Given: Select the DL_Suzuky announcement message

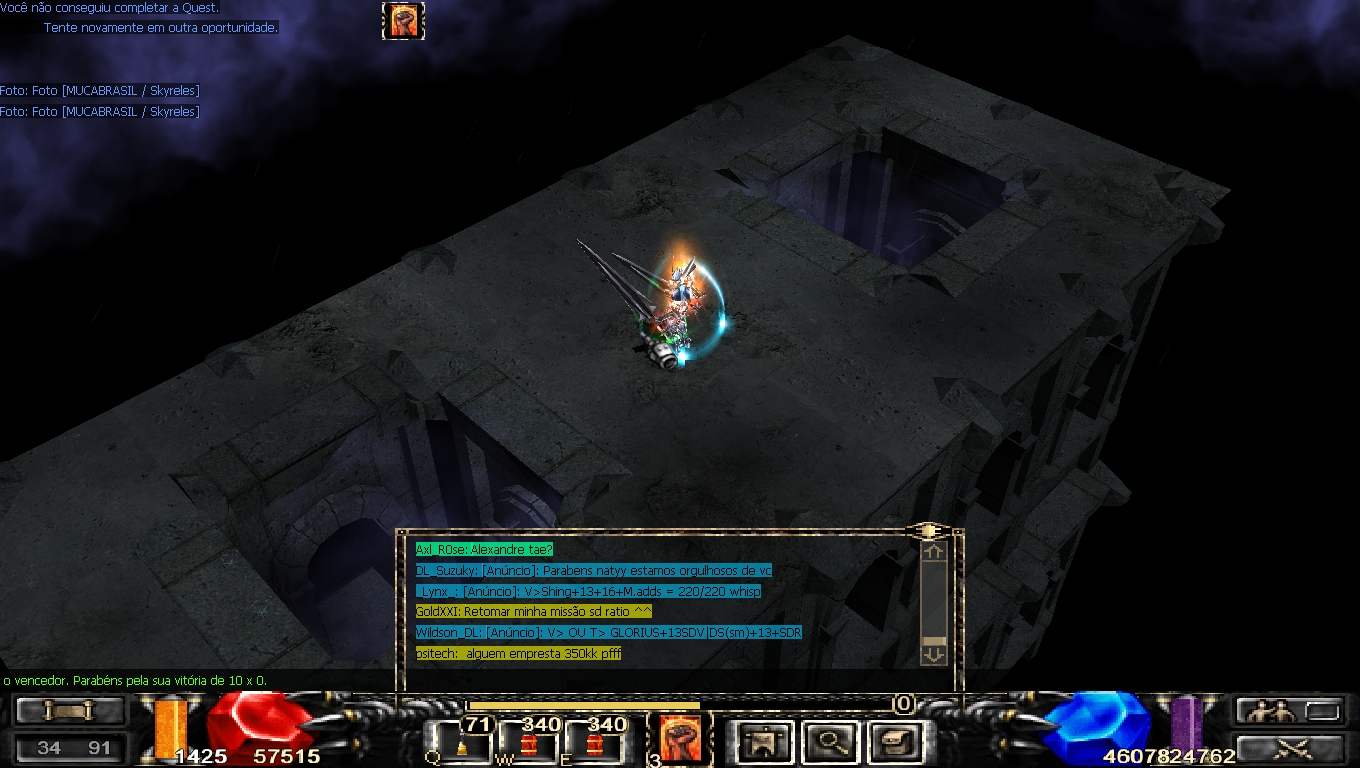Looking at the screenshot, I should [593, 570].
